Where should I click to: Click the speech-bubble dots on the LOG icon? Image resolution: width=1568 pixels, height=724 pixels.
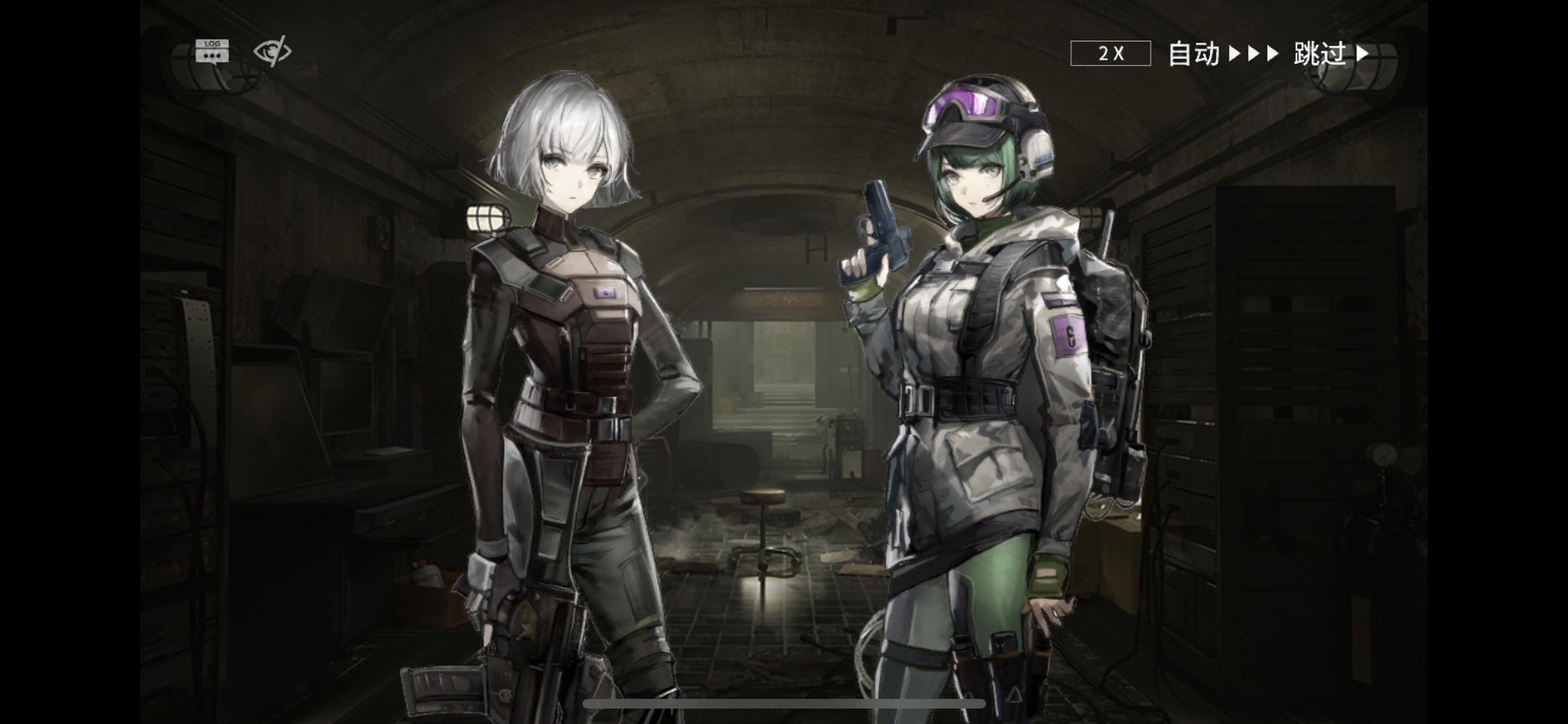[212, 55]
